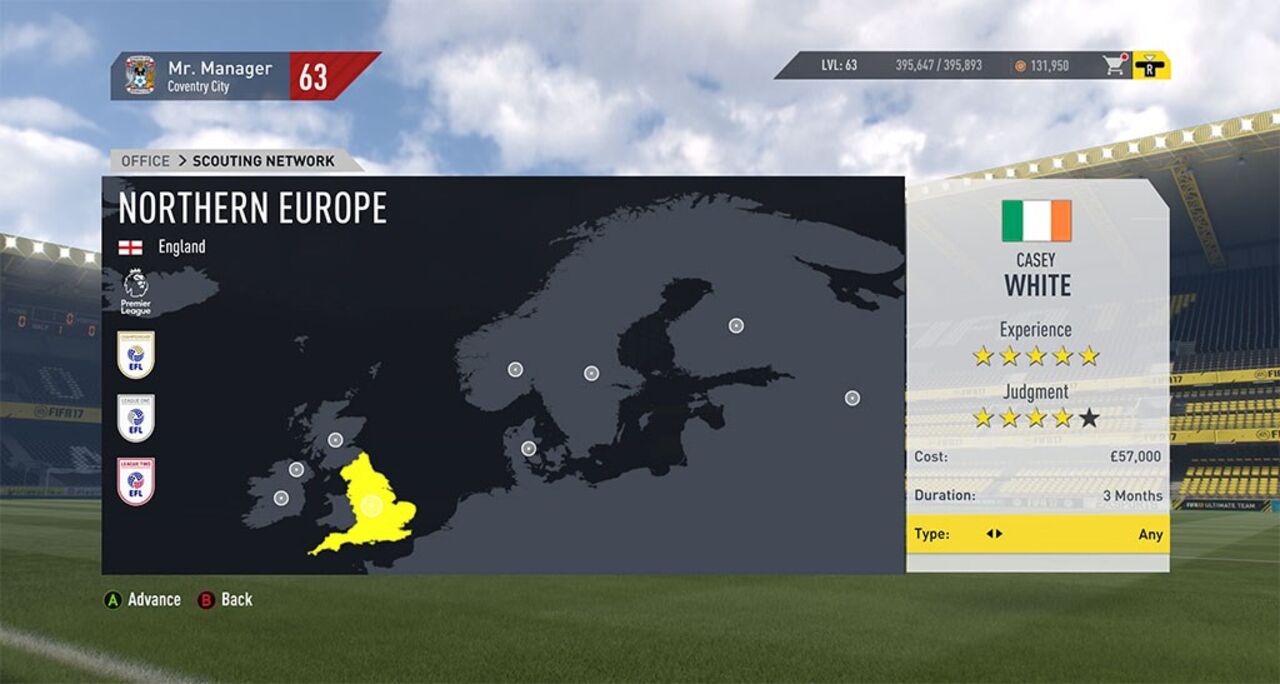The width and height of the screenshot is (1280, 684).
Task: Pick the Finland scouting marker
Action: pos(736,325)
